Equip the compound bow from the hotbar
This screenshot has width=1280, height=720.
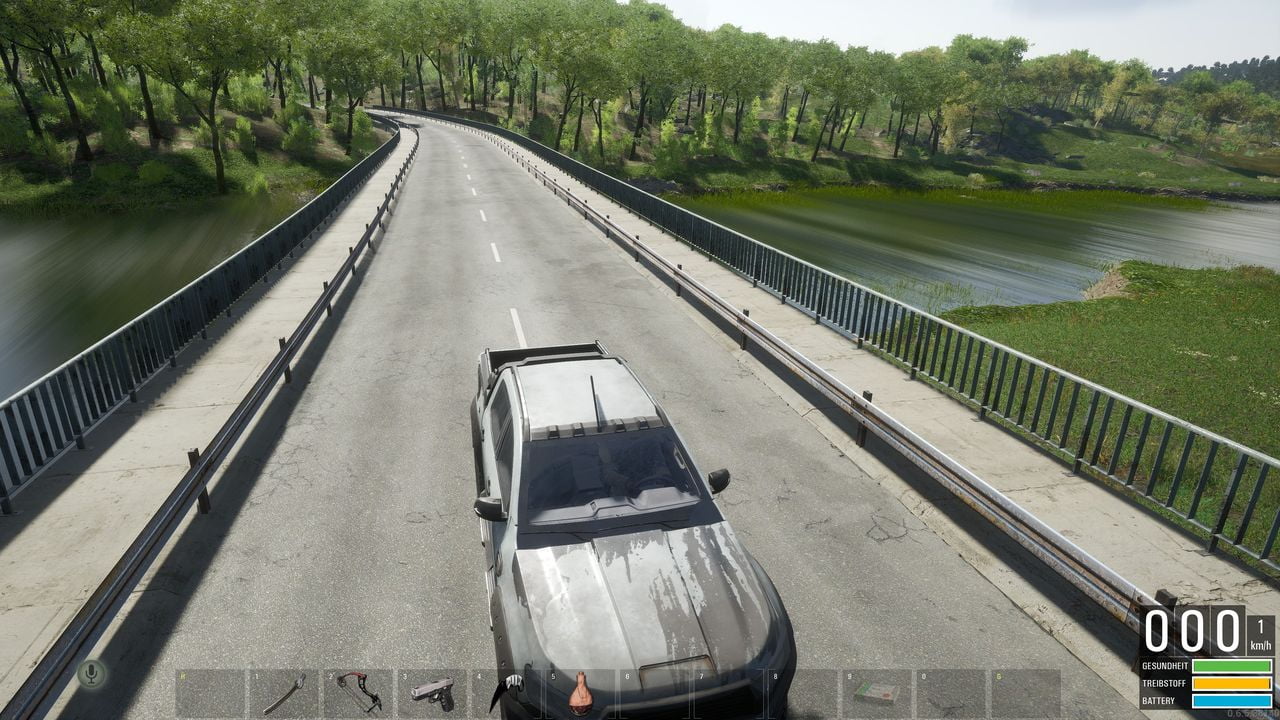358,692
